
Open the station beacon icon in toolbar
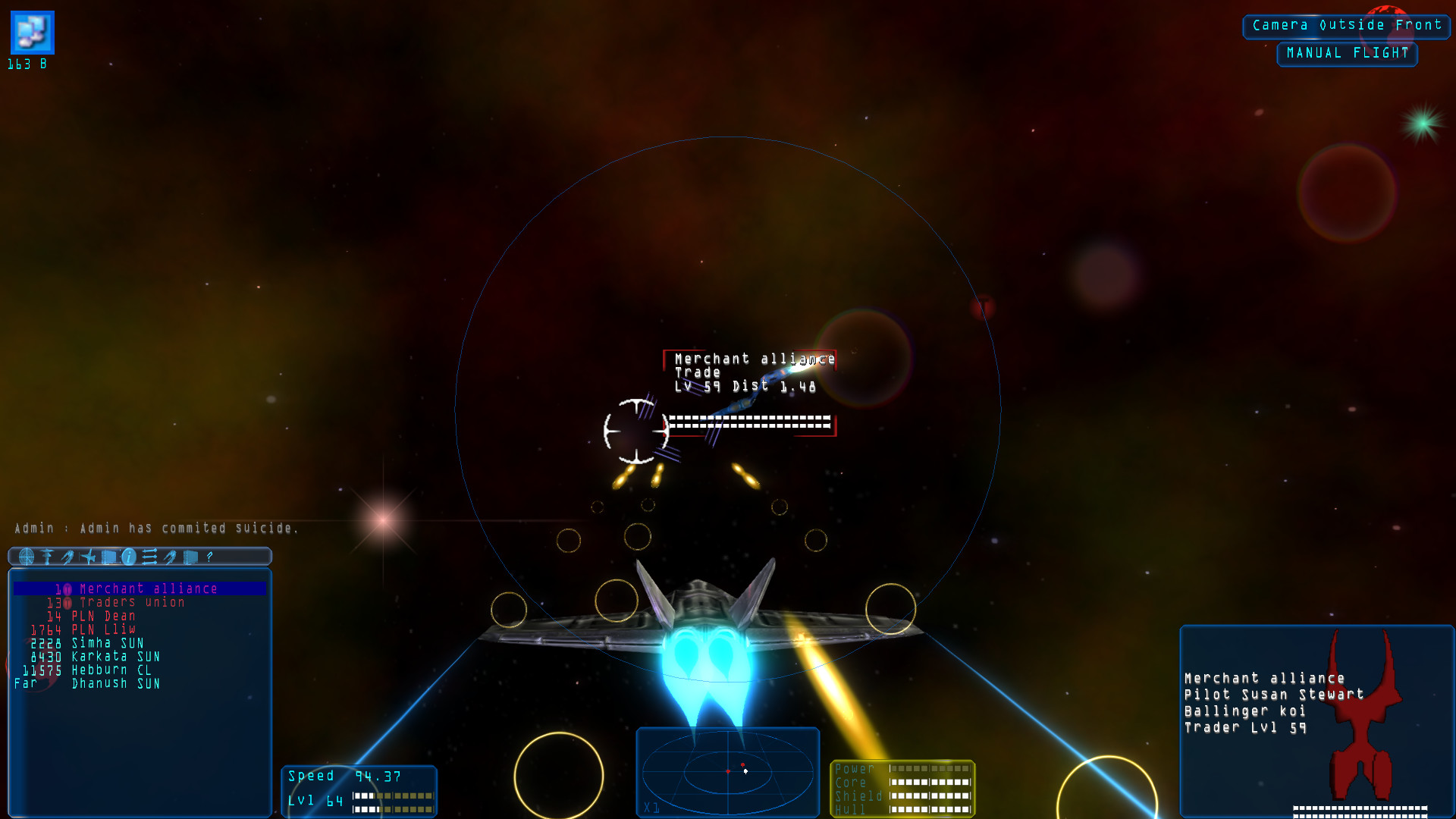[47, 557]
